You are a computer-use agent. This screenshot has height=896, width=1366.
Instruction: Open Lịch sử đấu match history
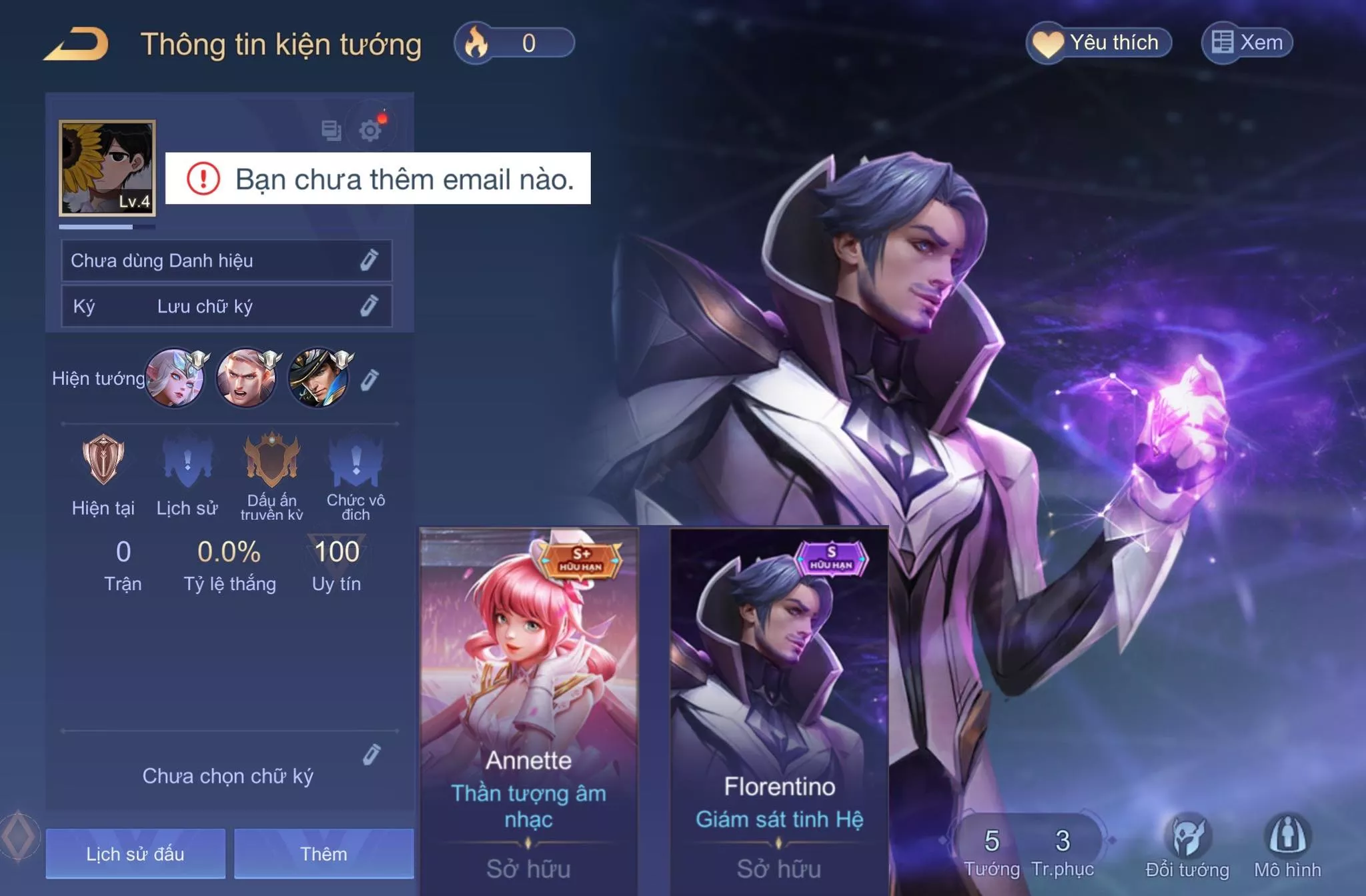tap(135, 853)
